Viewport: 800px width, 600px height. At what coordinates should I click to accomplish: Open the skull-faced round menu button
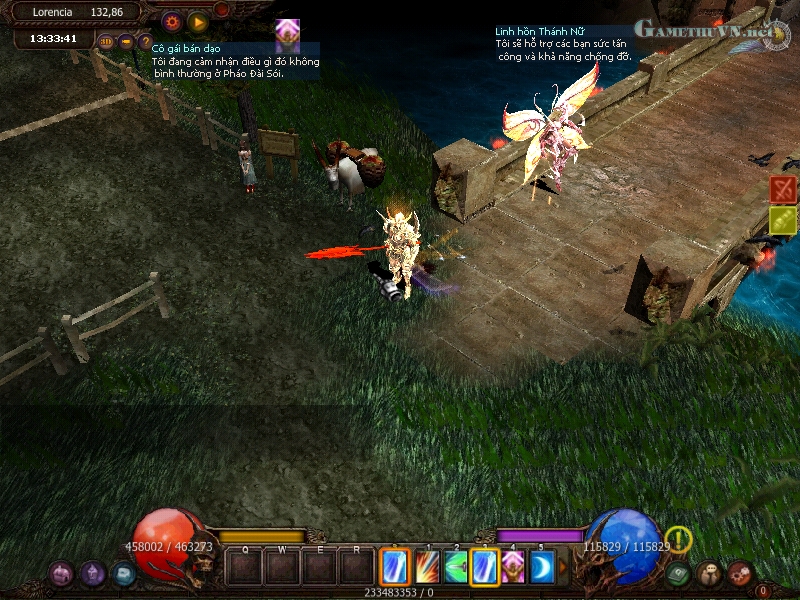click(x=709, y=573)
